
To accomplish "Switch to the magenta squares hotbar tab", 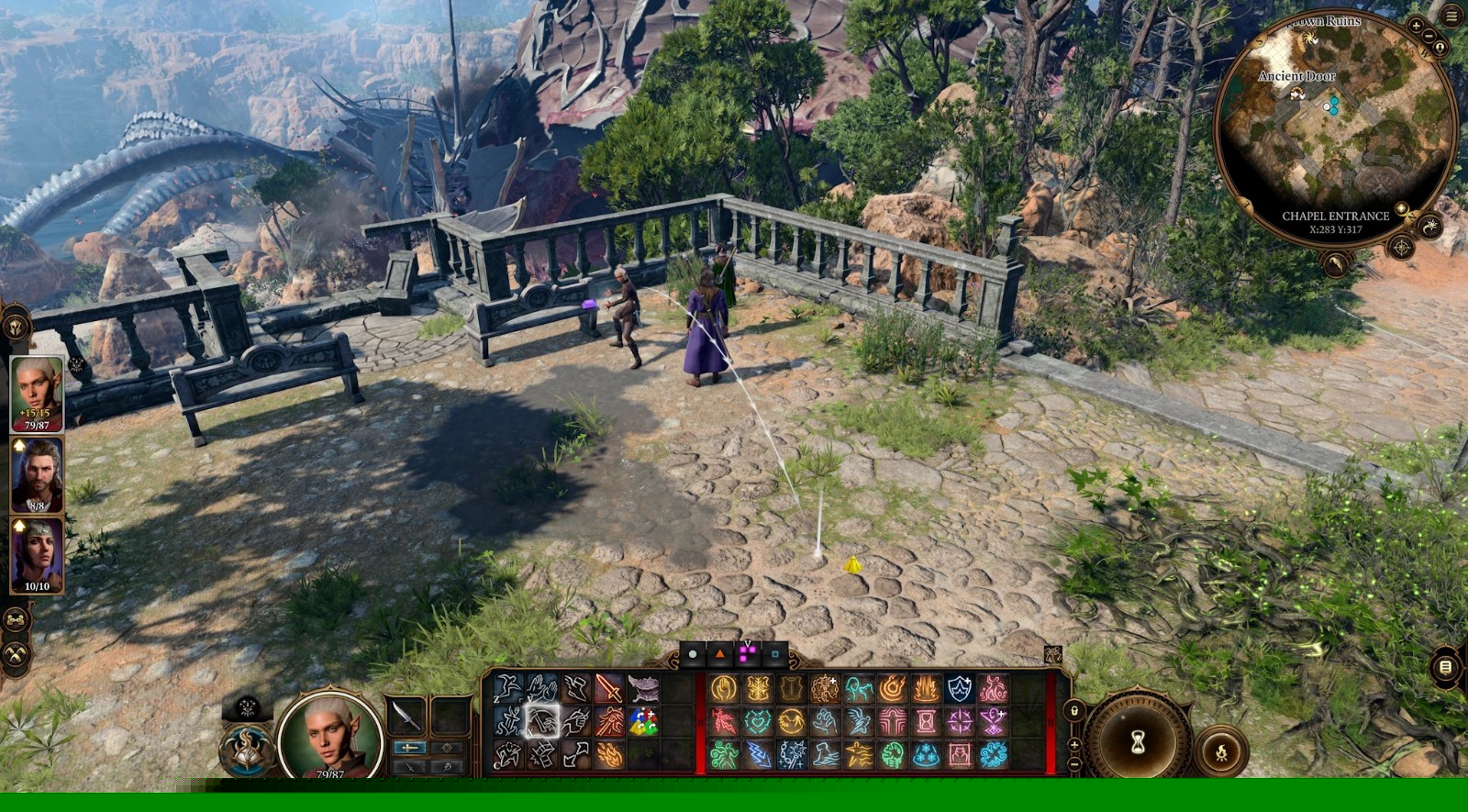I will click(748, 654).
